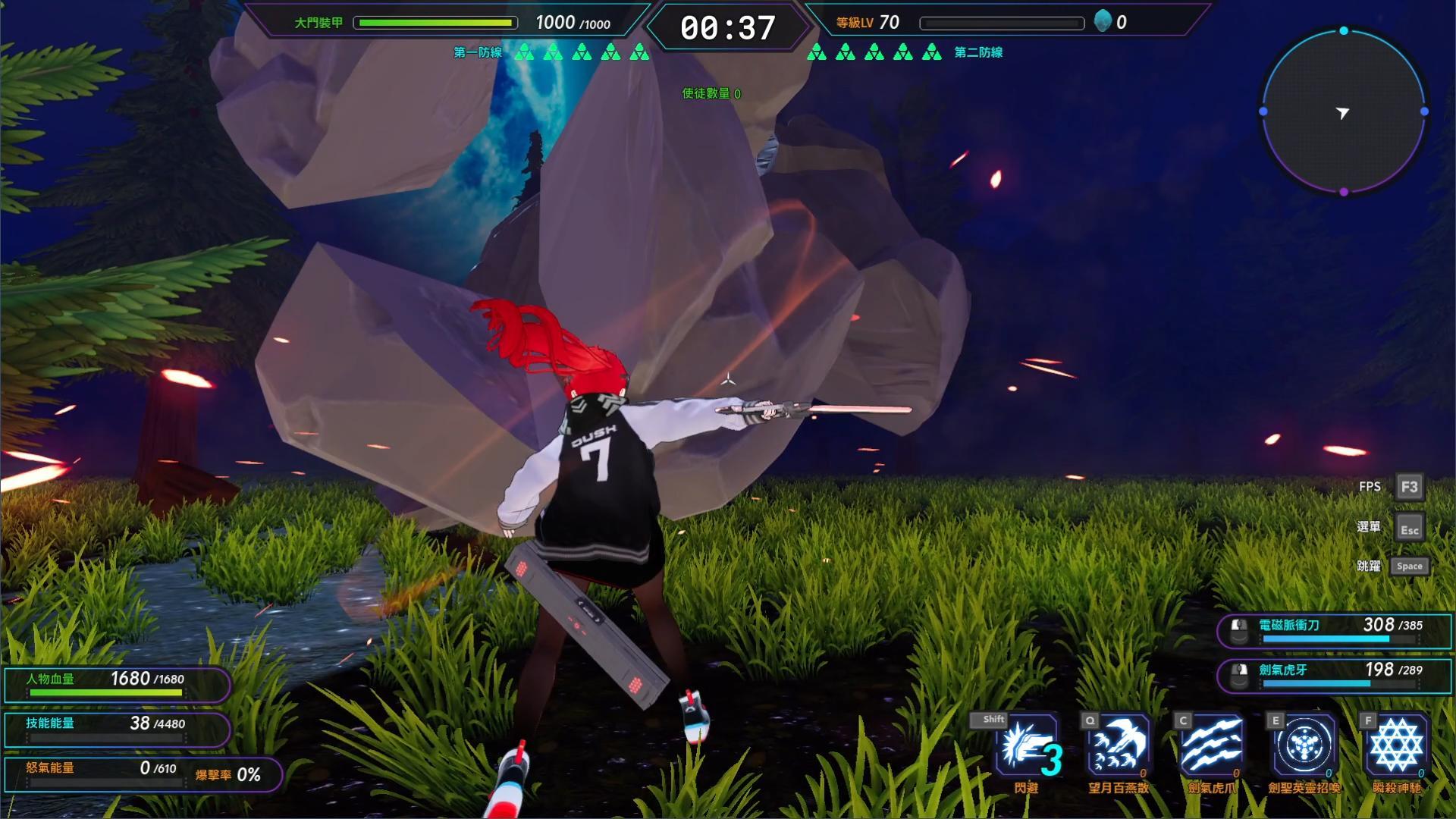The image size is (1456, 819).
Task: Activate the 閃避 dodge skill icon
Action: pos(1027,745)
